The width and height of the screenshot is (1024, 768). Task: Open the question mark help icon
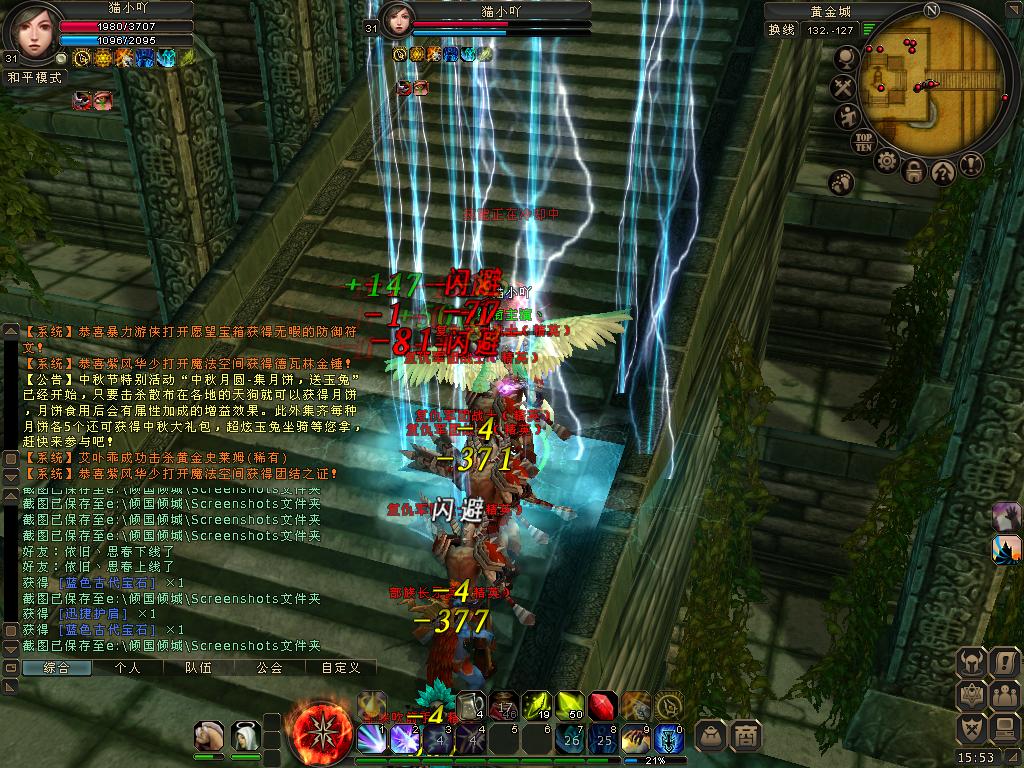tap(943, 172)
